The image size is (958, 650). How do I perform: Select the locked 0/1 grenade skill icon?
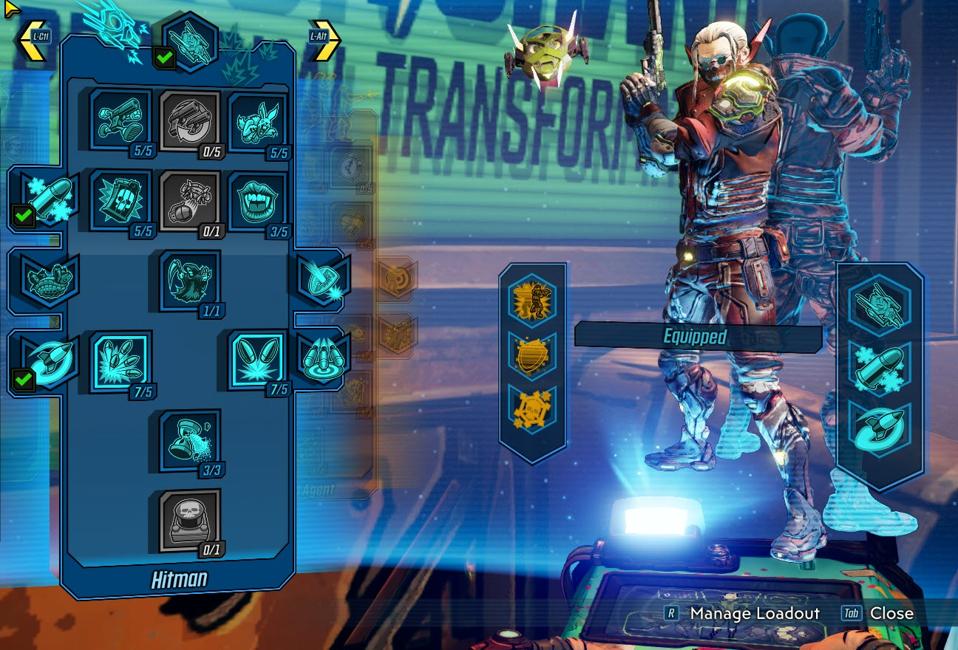pos(190,201)
